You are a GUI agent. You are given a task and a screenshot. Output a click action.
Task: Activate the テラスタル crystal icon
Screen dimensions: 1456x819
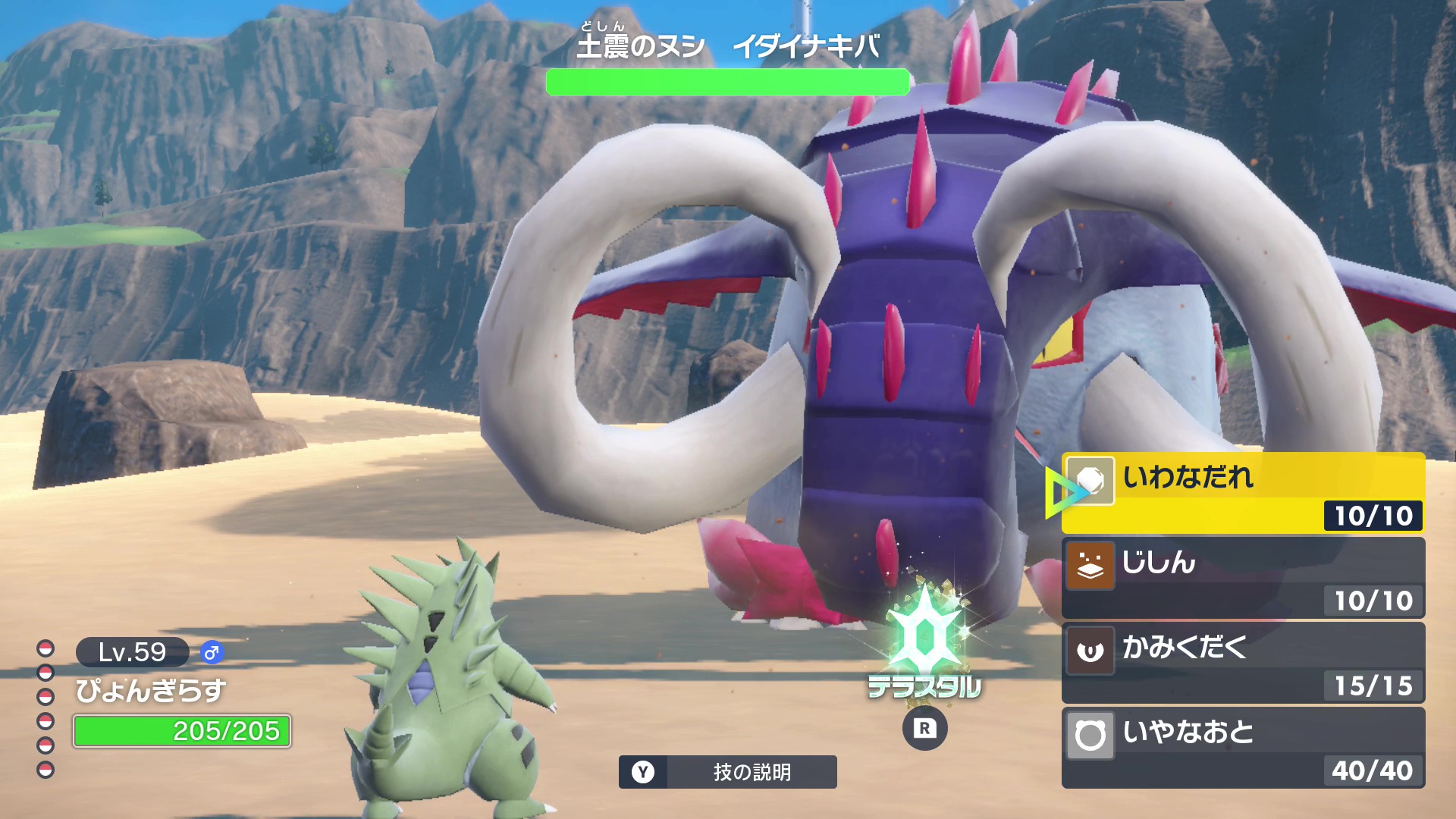pyautogui.click(x=924, y=639)
